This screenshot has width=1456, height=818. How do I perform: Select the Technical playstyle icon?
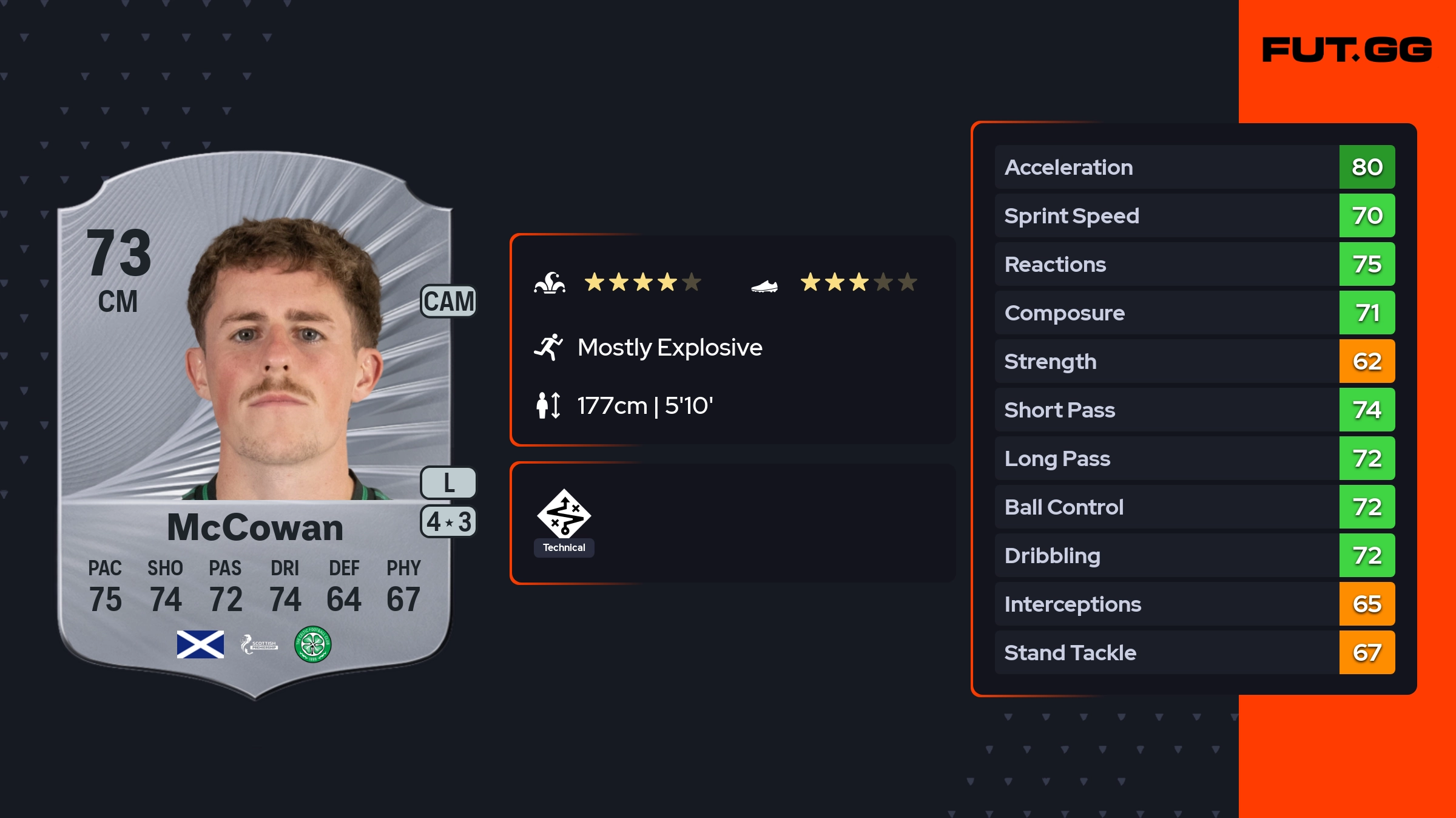(564, 515)
